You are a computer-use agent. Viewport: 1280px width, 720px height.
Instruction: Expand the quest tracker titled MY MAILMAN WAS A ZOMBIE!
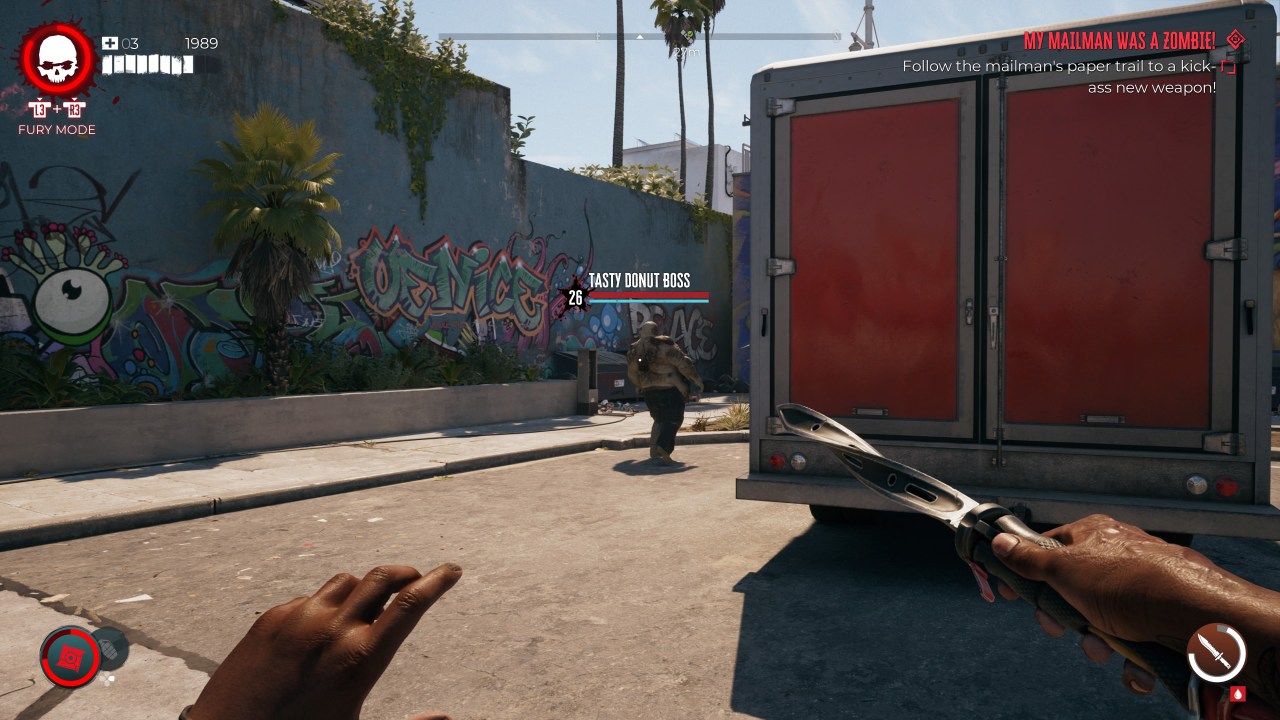pyautogui.click(x=1119, y=41)
